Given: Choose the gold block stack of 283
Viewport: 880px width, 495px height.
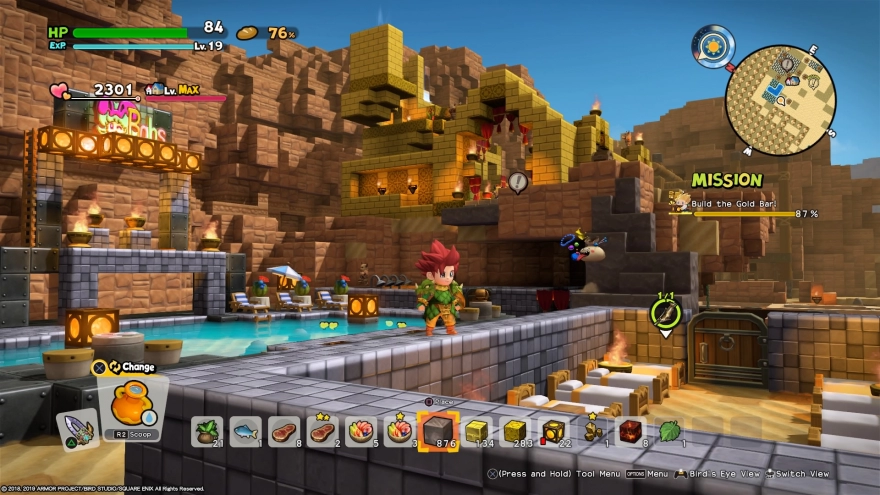Looking at the screenshot, I should point(515,432).
